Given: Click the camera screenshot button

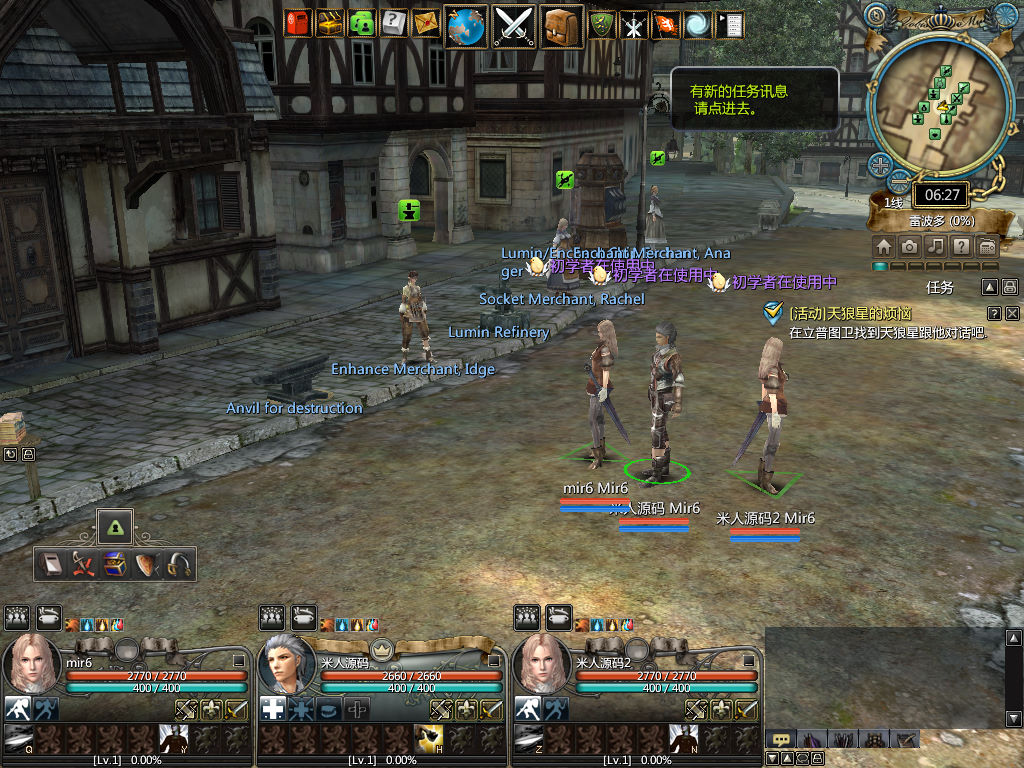Looking at the screenshot, I should click(x=909, y=246).
